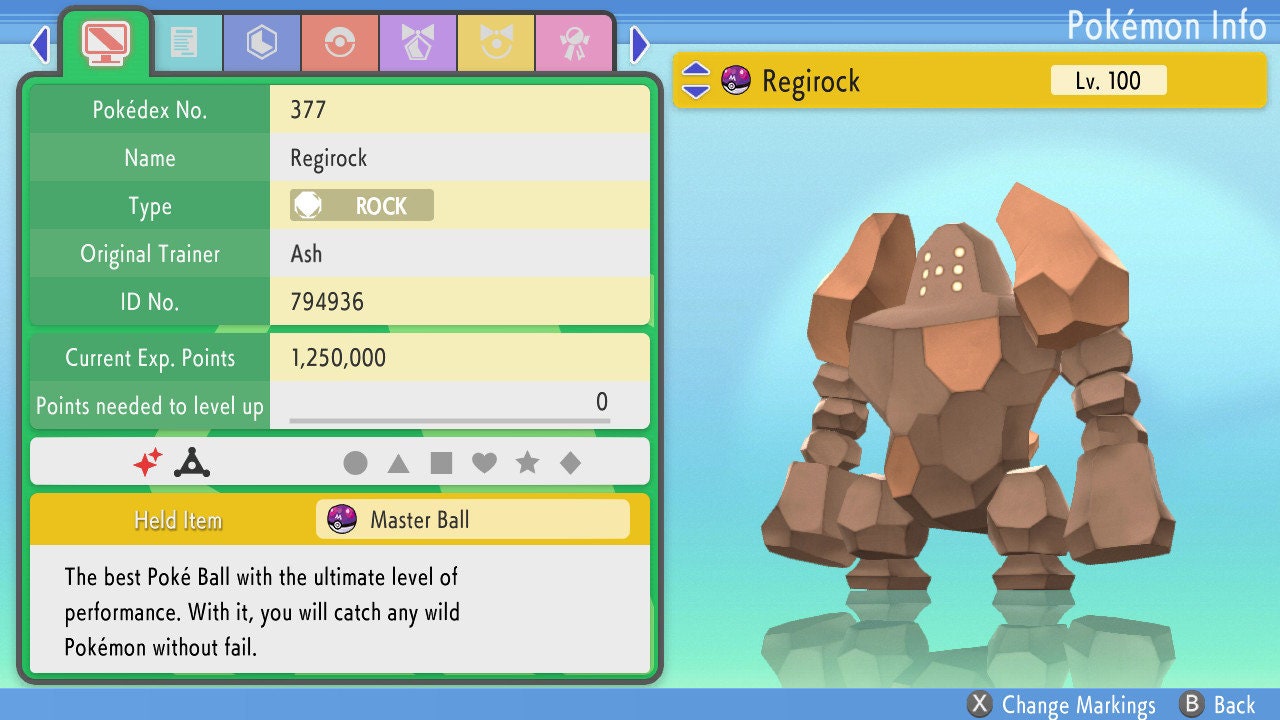Open the pink ribbon awards tab icon

point(575,43)
